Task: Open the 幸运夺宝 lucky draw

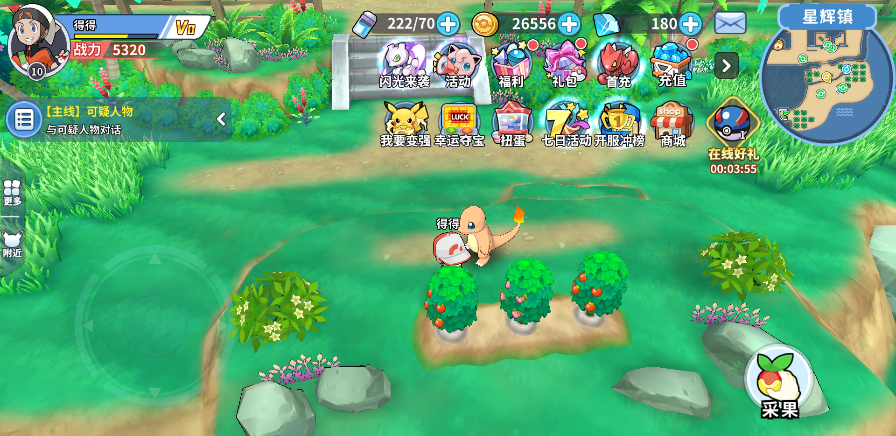Action: coord(459,123)
